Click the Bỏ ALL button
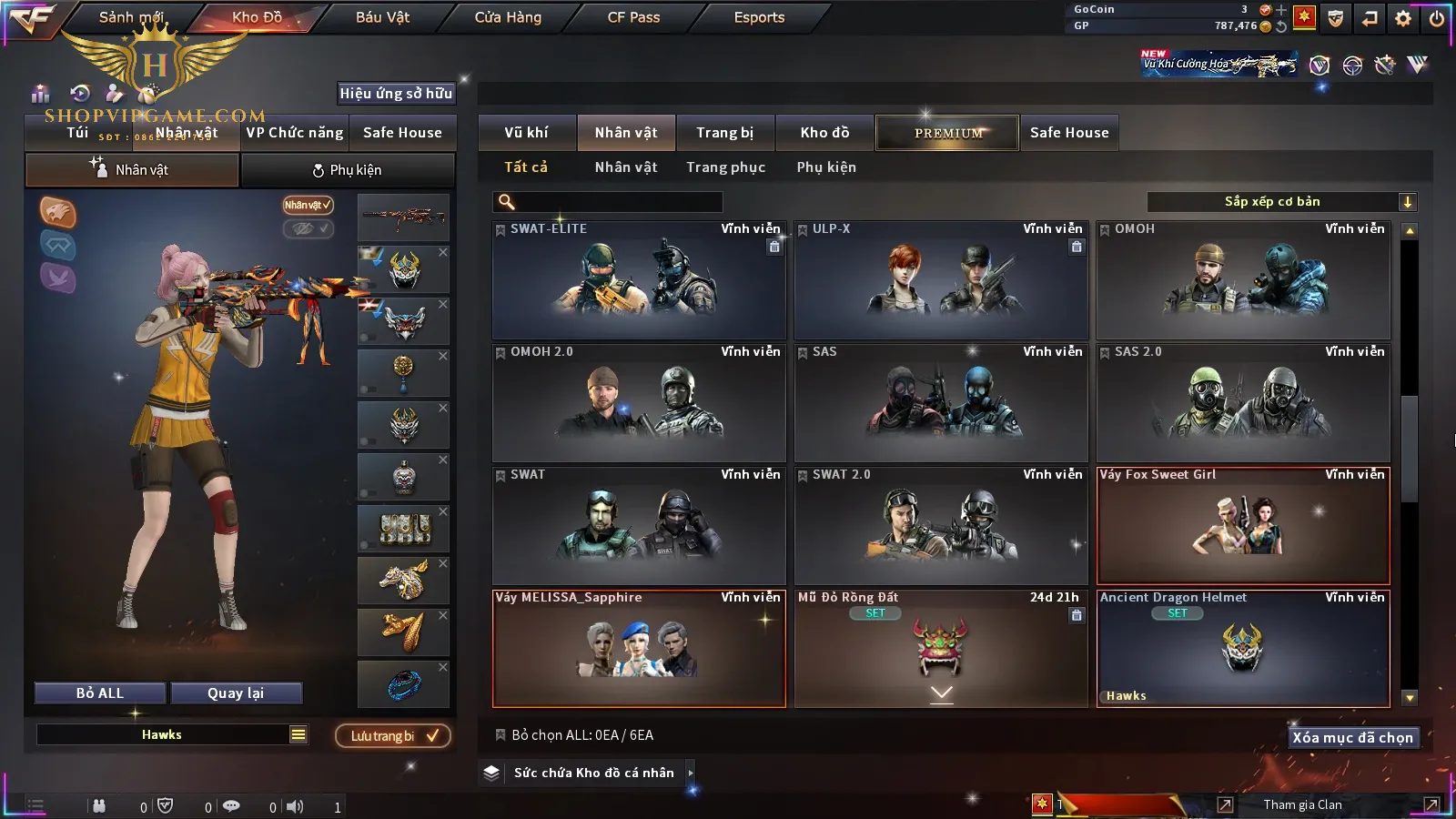 100,693
